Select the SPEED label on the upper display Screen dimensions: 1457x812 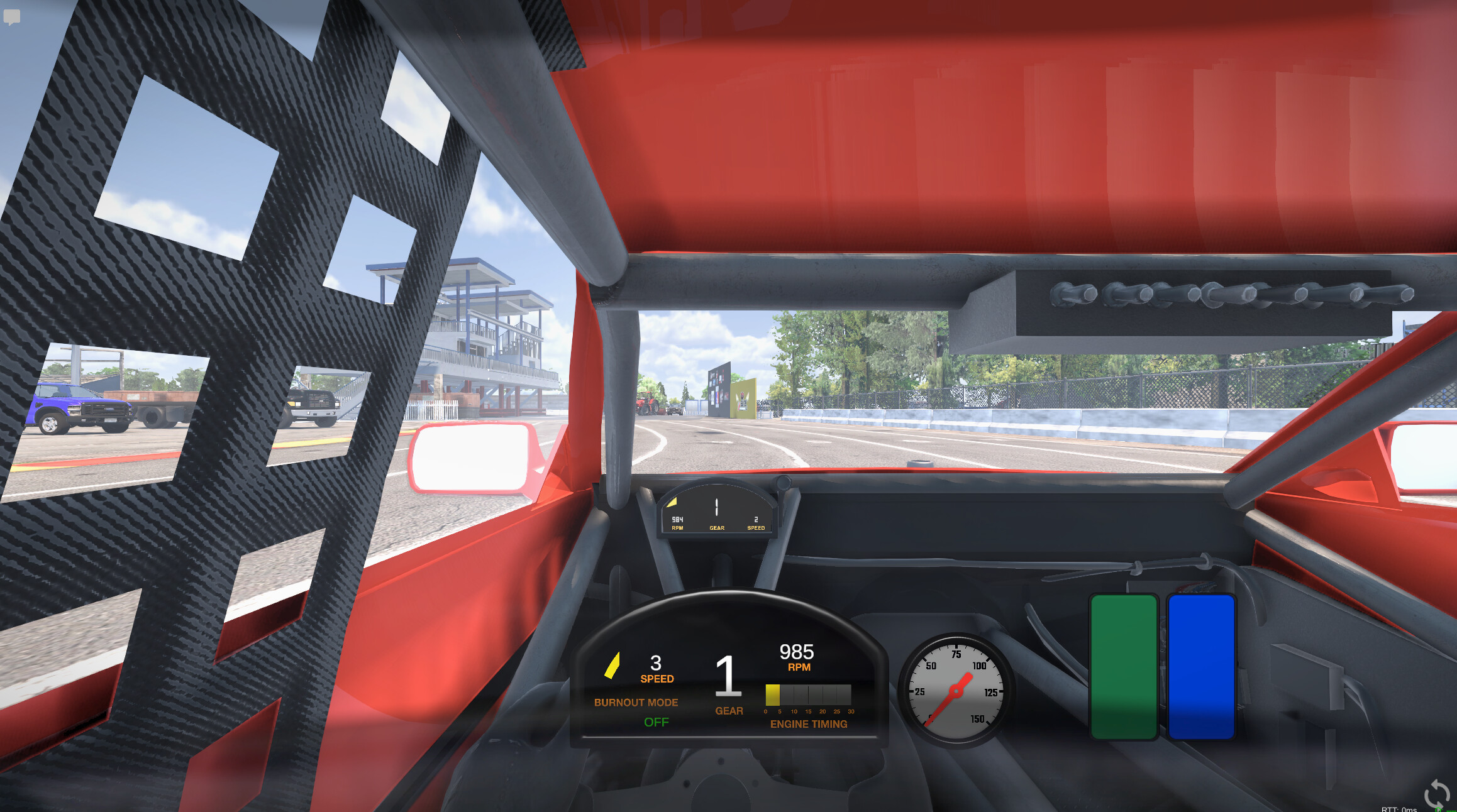pyautogui.click(x=755, y=528)
